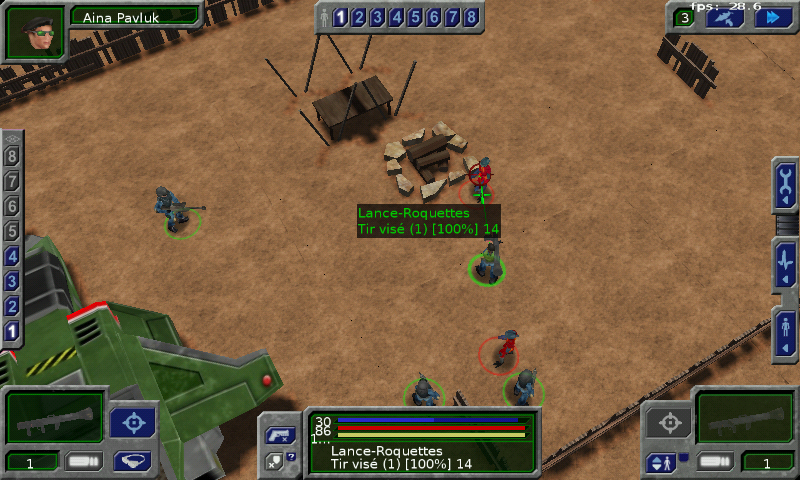Image resolution: width=800 pixels, height=480 pixels.
Task: Toggle the pistol reaction fire button
Action: click(x=277, y=436)
